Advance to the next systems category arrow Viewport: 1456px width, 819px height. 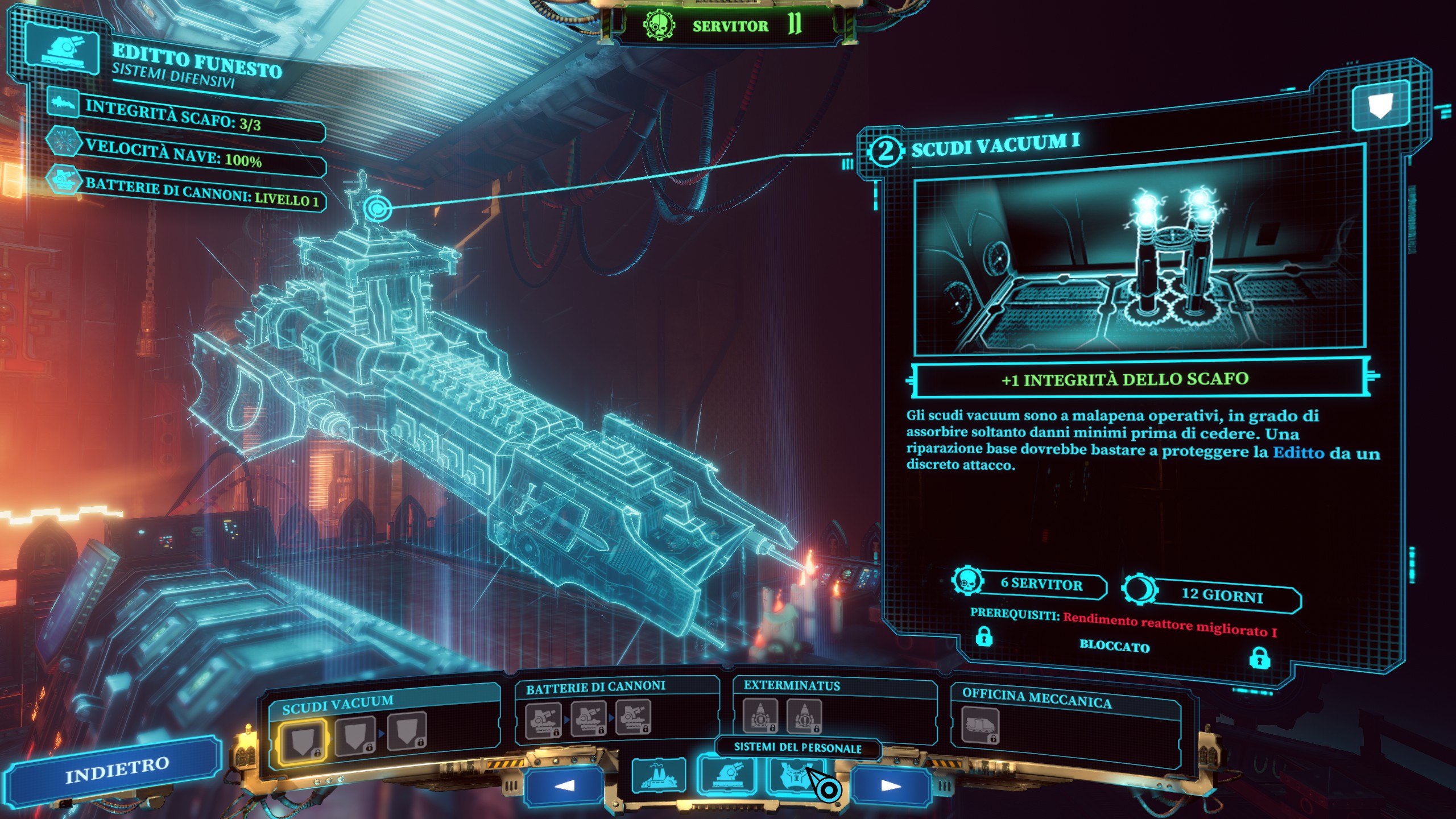pos(891,786)
